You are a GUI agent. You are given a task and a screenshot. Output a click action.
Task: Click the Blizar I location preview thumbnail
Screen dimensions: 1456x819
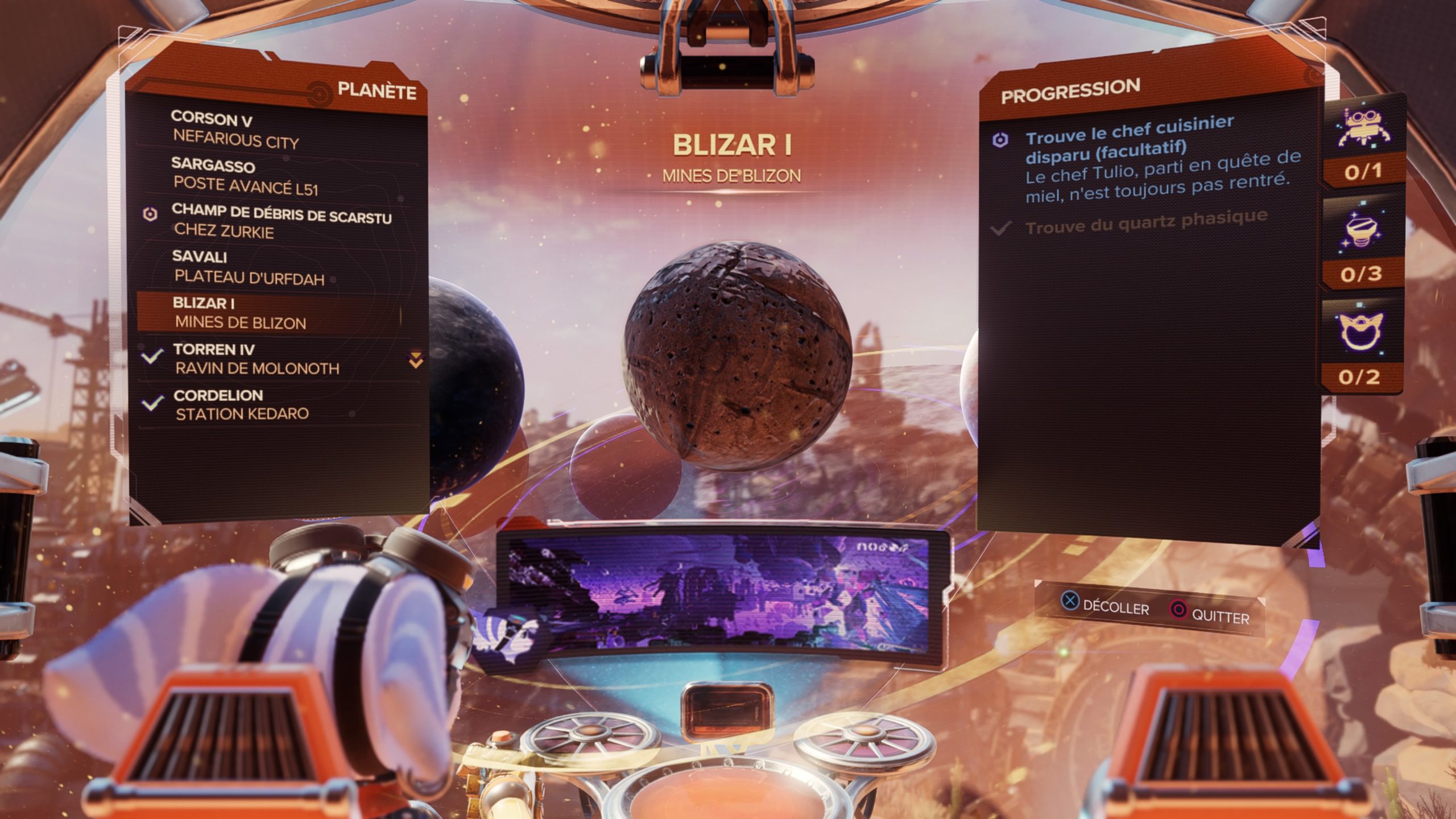pyautogui.click(x=719, y=593)
